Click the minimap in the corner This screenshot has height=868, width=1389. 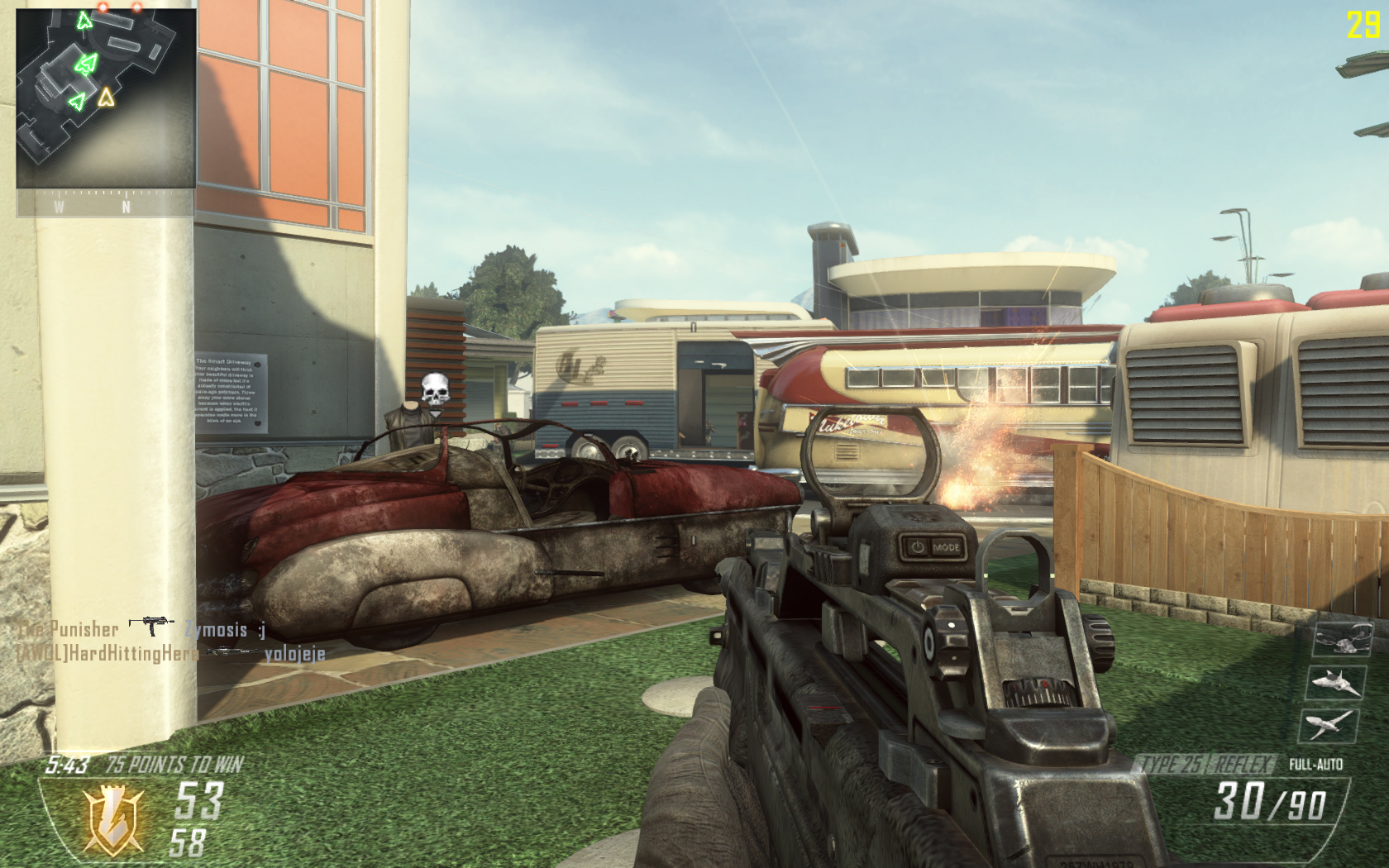coord(106,98)
